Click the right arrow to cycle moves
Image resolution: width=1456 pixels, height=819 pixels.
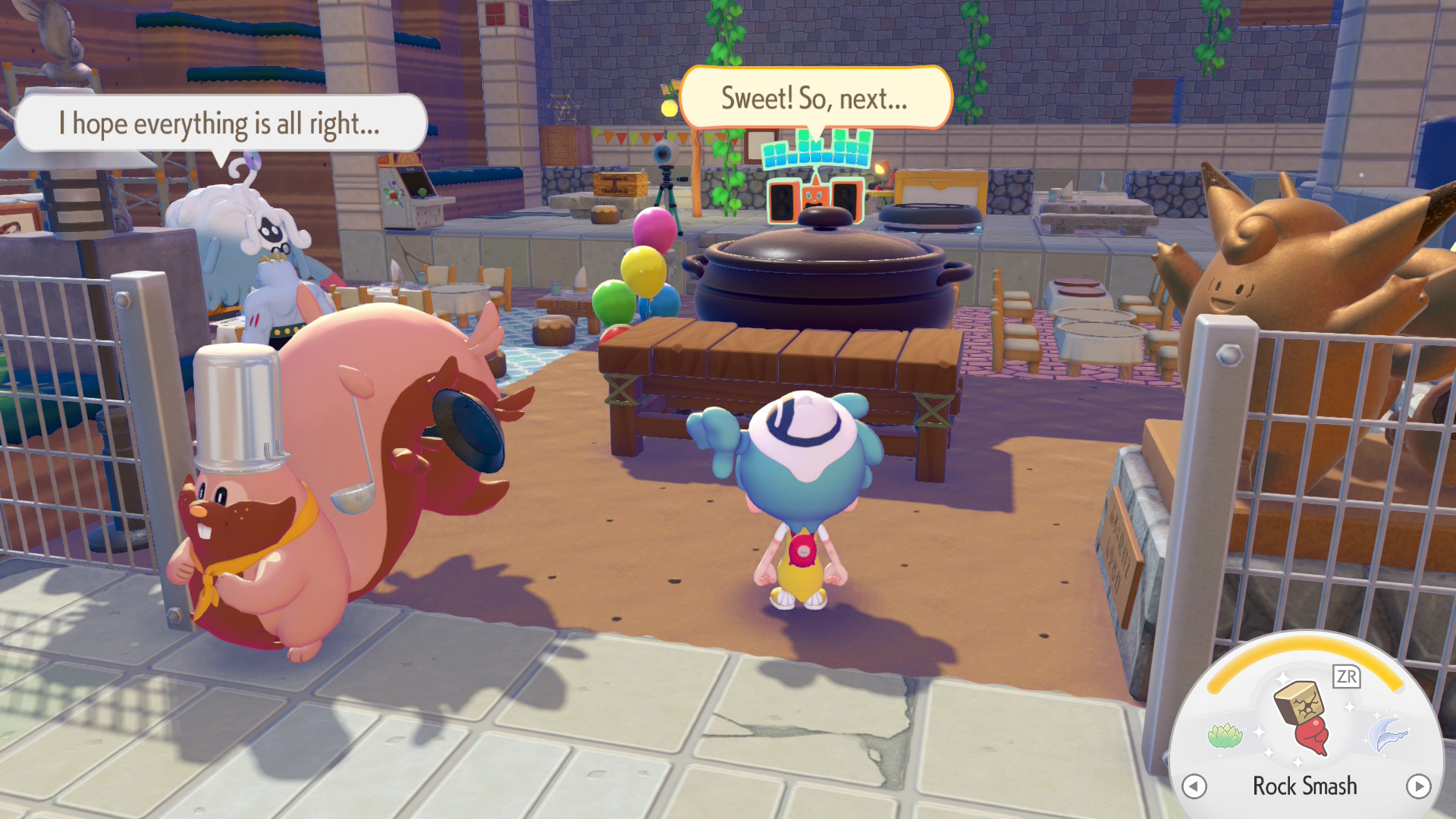[1418, 786]
